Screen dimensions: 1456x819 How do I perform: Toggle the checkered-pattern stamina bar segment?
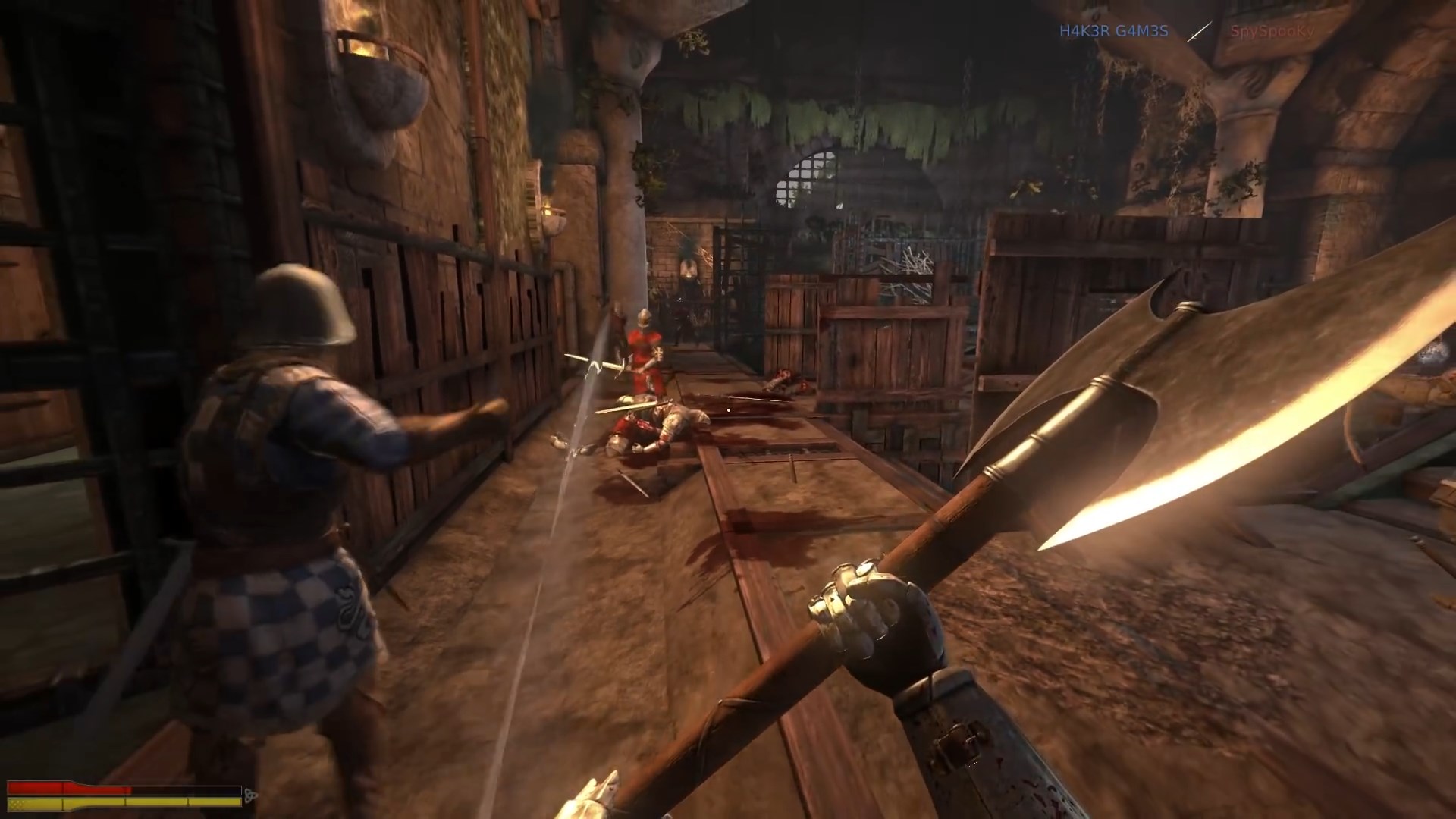coord(19,802)
